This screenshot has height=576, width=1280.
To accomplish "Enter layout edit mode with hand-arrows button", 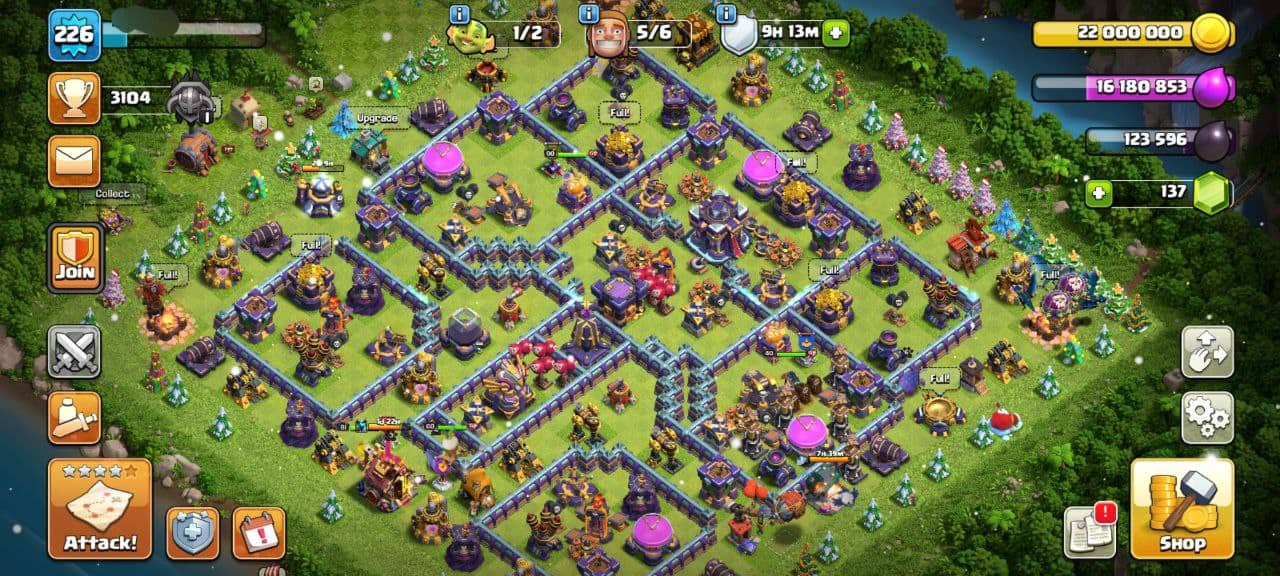I will point(1207,351).
